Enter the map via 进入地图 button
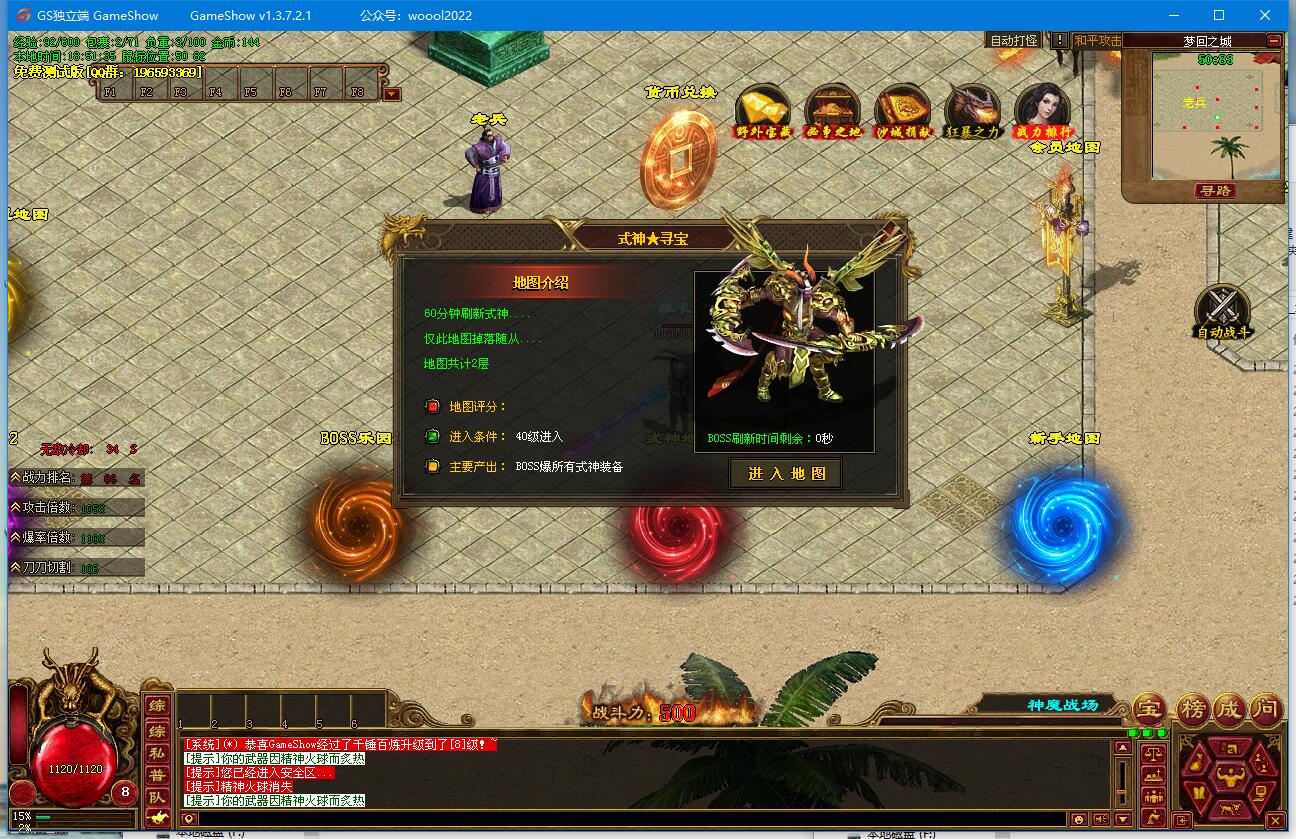Screen dimensions: 1296x839 [x=786, y=473]
